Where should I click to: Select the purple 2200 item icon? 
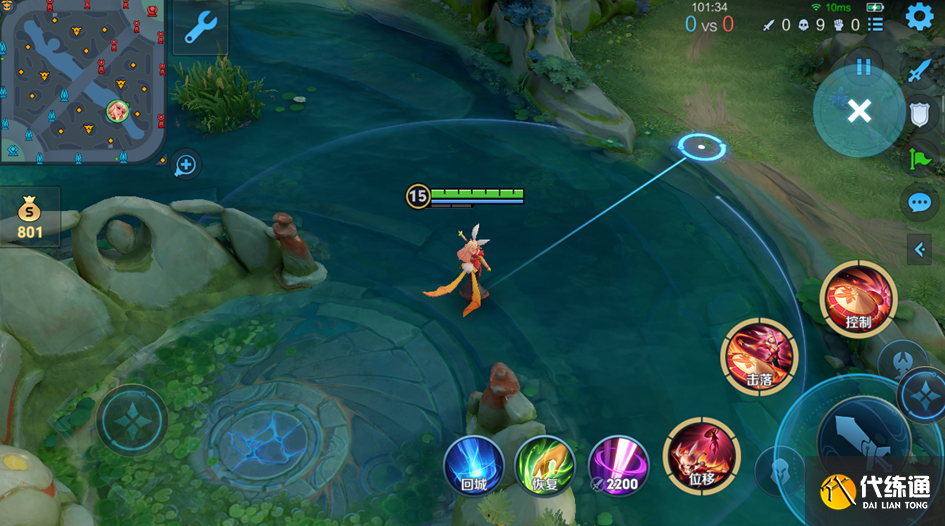617,466
